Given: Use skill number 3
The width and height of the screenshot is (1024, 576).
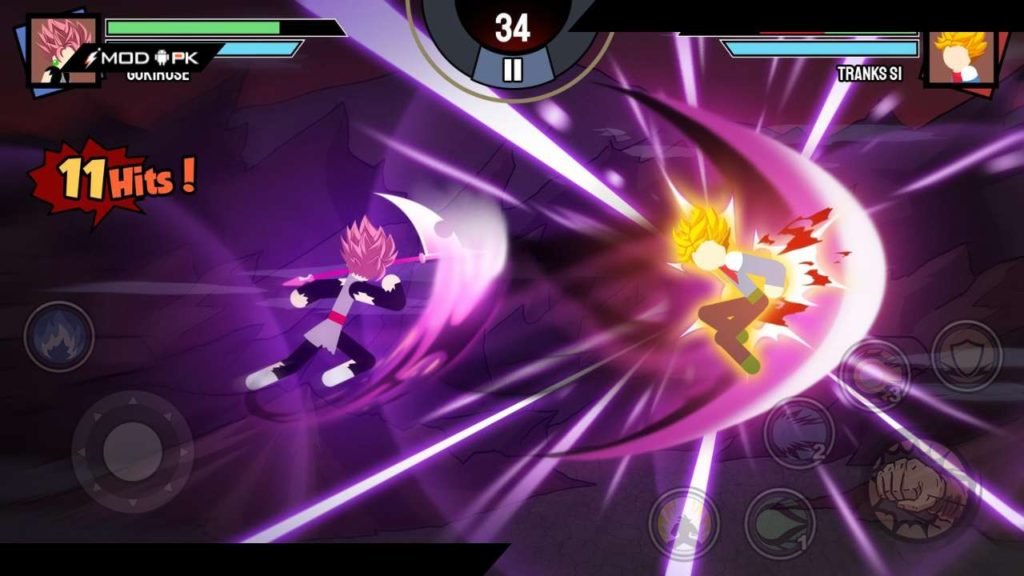Looking at the screenshot, I should click(874, 374).
